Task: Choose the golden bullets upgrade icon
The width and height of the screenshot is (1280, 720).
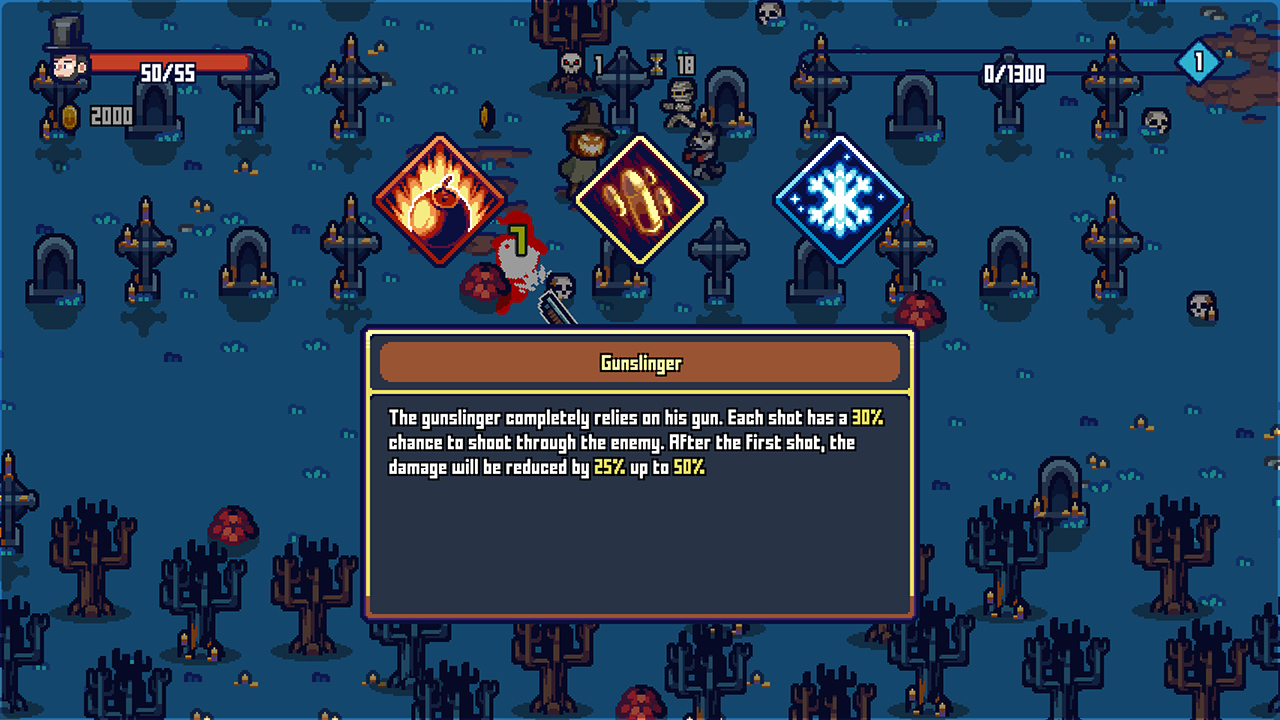Action: point(640,197)
